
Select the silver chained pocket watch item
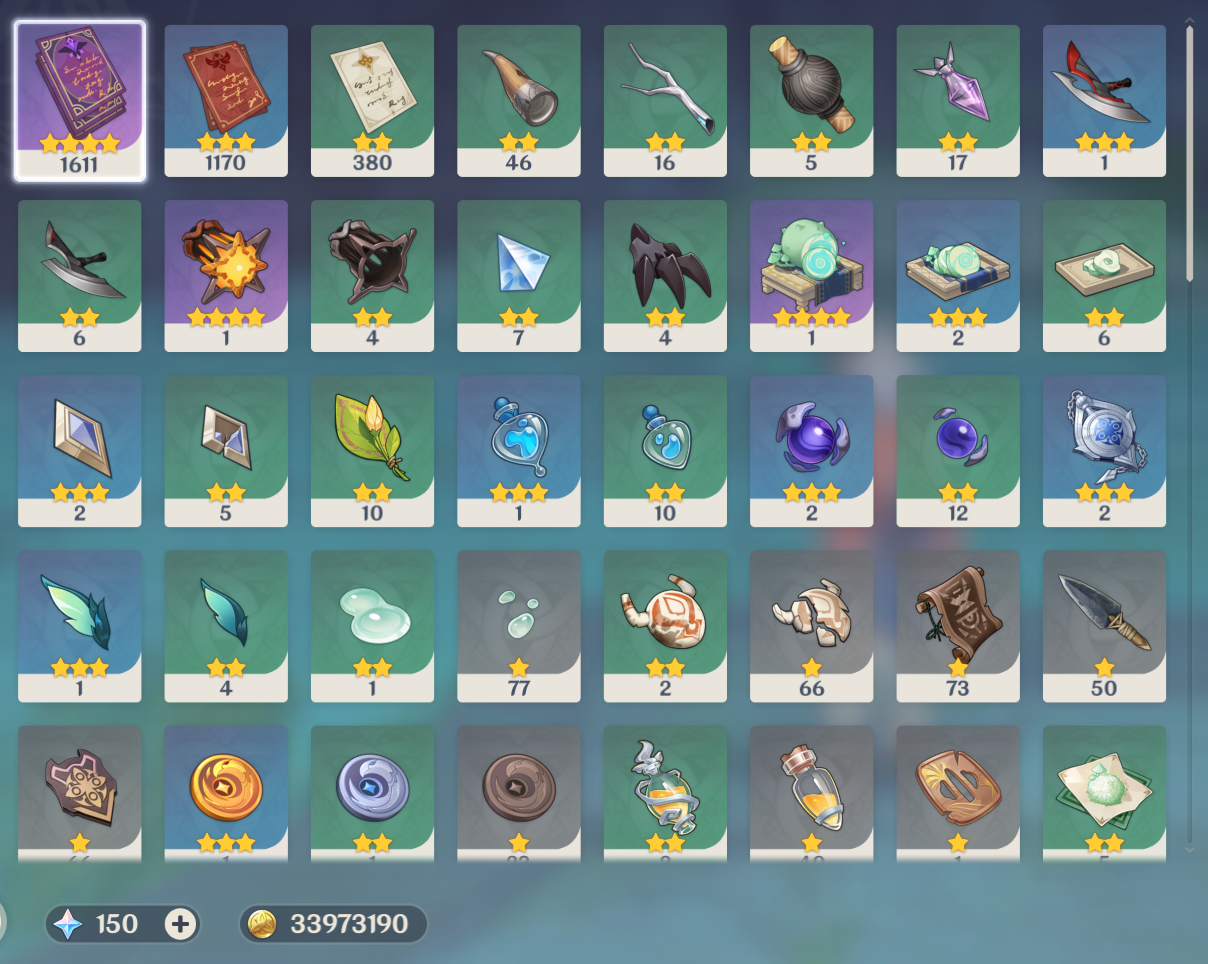coord(1104,450)
